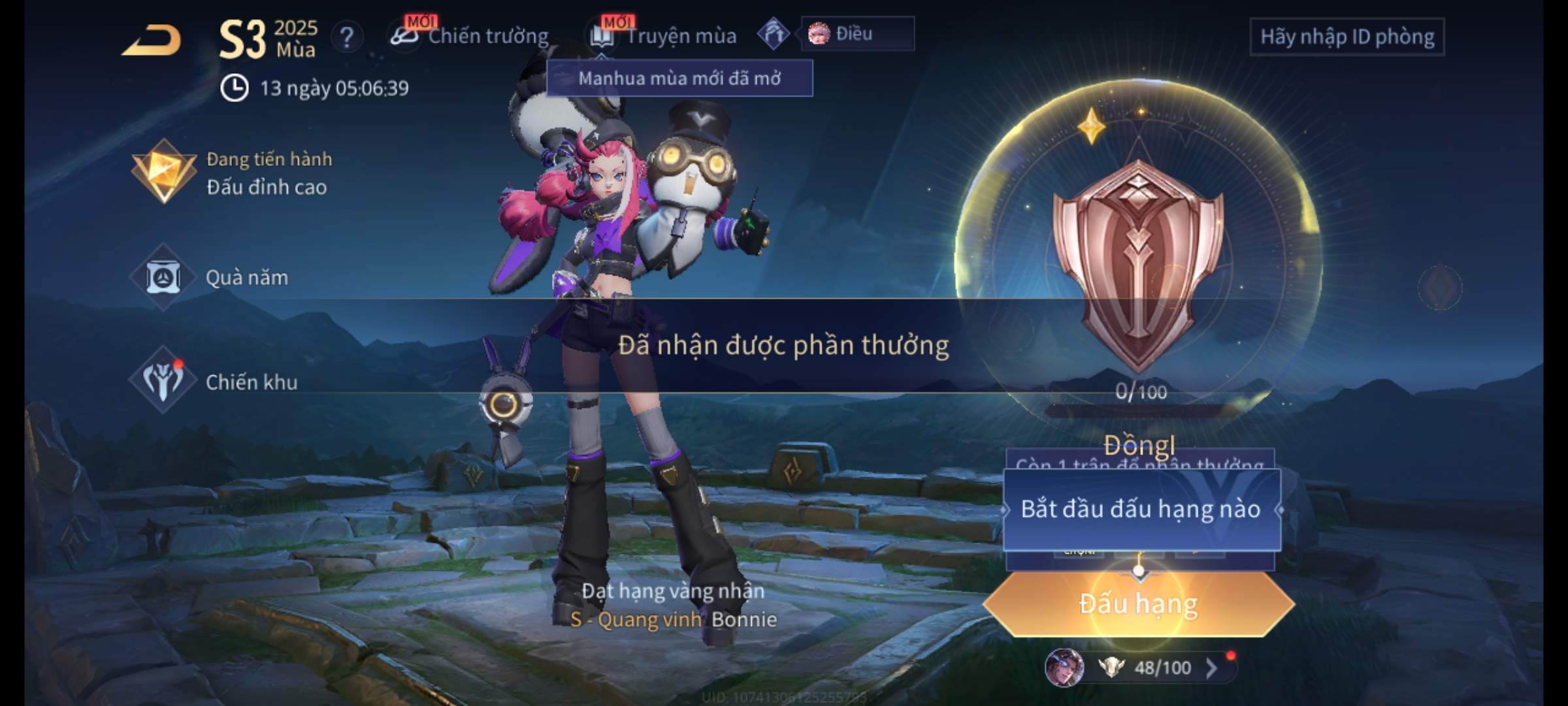Open the Chiến trường menu
The height and width of the screenshot is (706, 1568).
coord(470,36)
